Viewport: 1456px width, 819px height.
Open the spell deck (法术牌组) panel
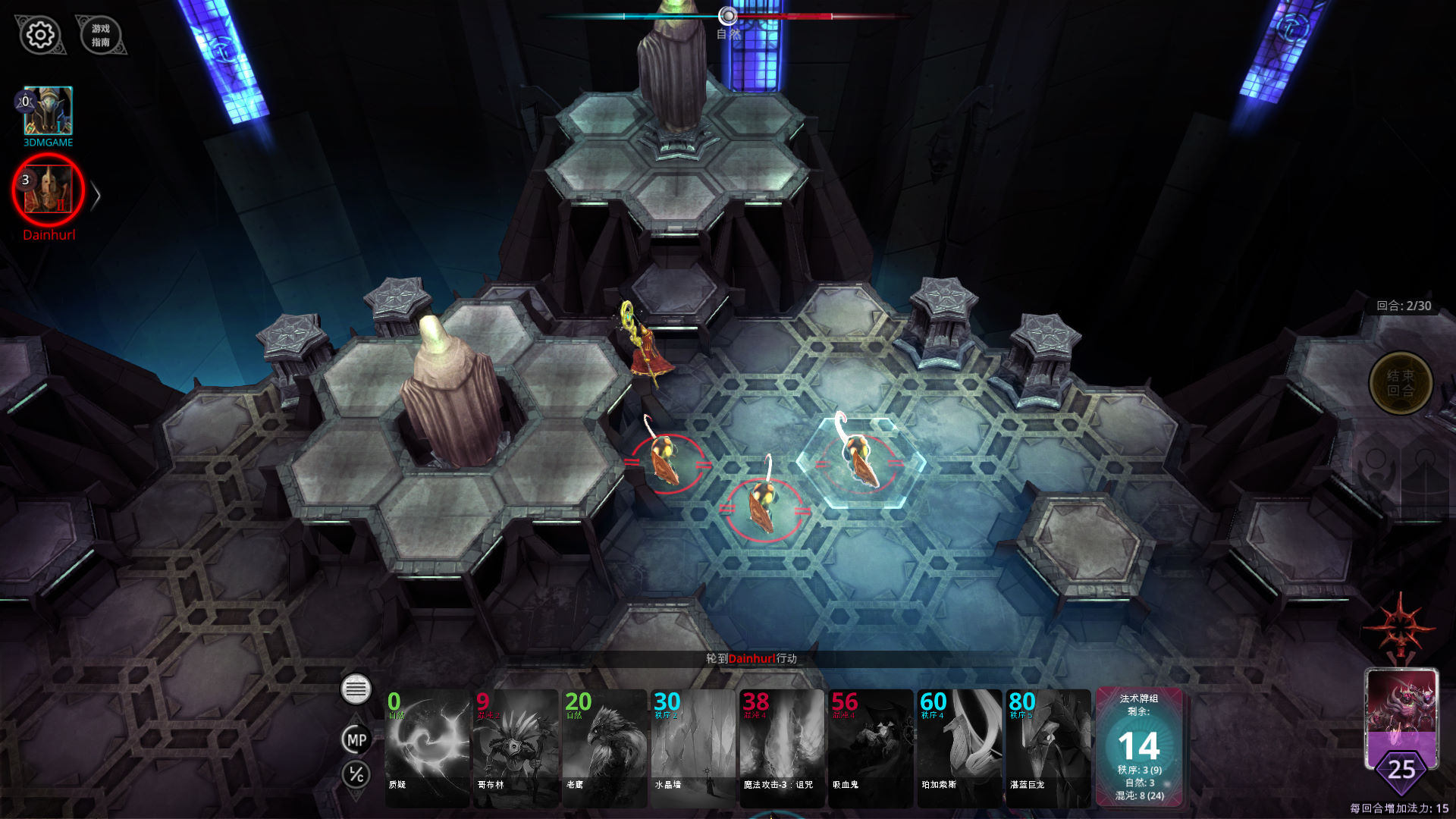pos(1138,747)
